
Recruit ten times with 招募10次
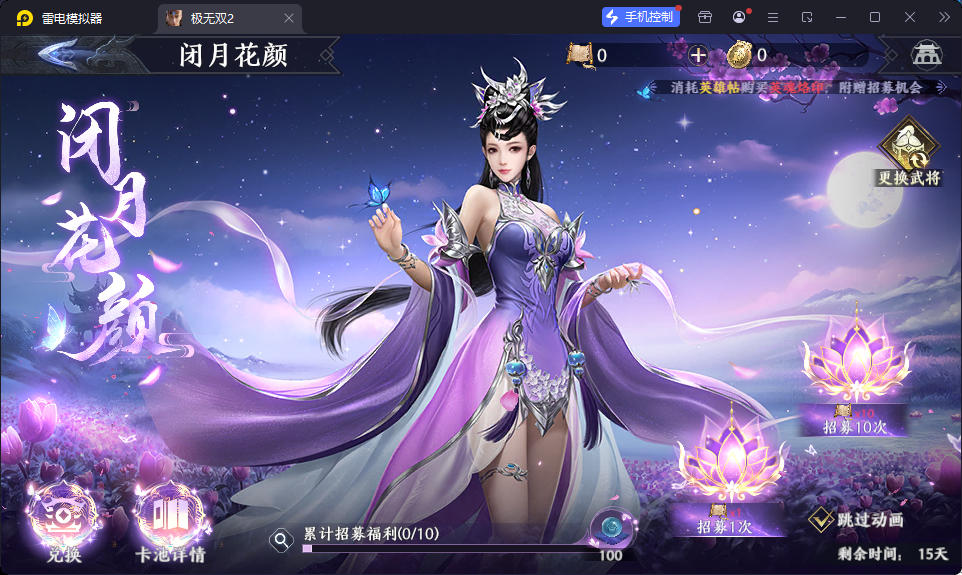click(854, 375)
